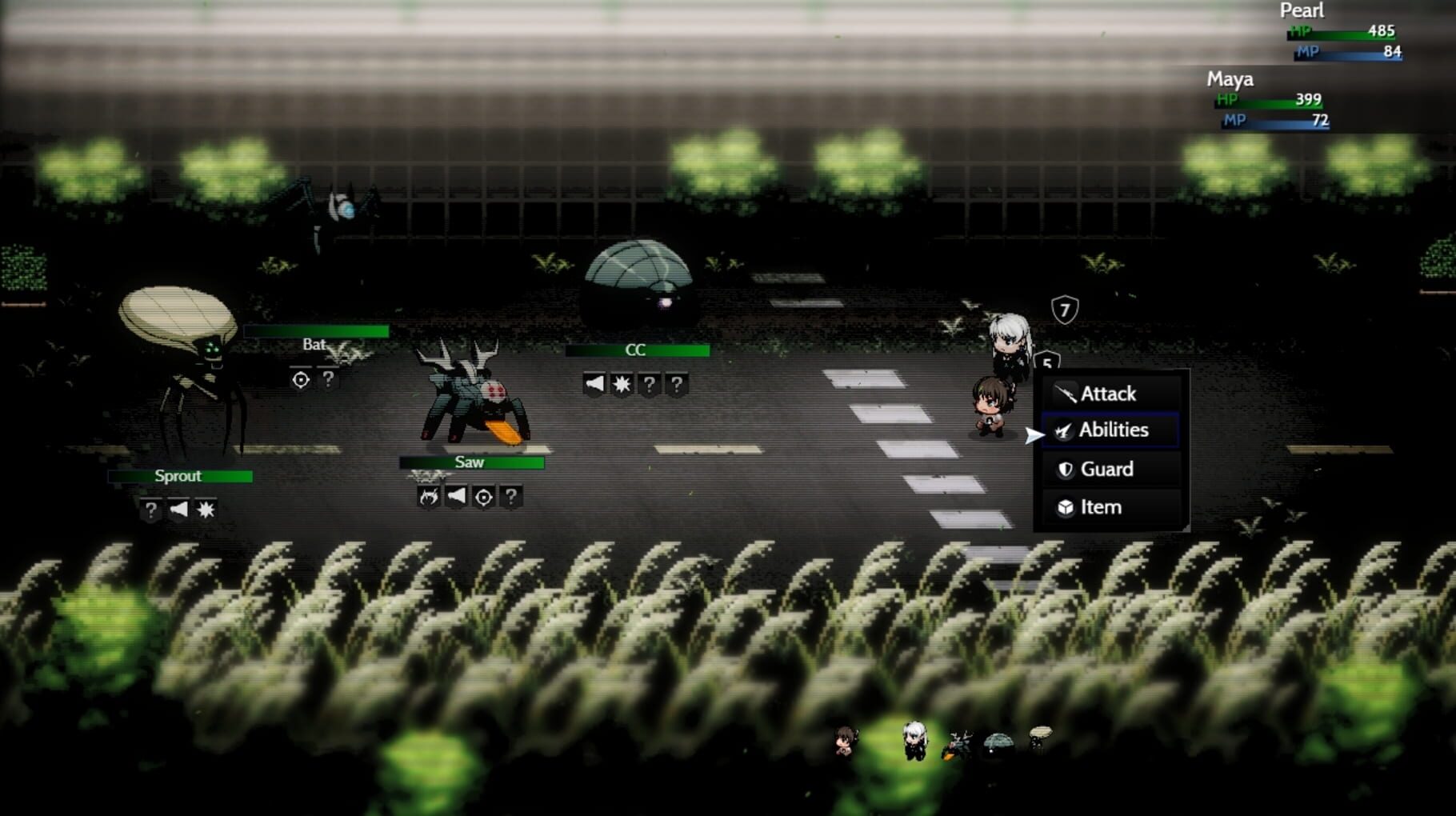Click the cube icon beside Item
Screen dimensions: 1456x816
point(1066,506)
